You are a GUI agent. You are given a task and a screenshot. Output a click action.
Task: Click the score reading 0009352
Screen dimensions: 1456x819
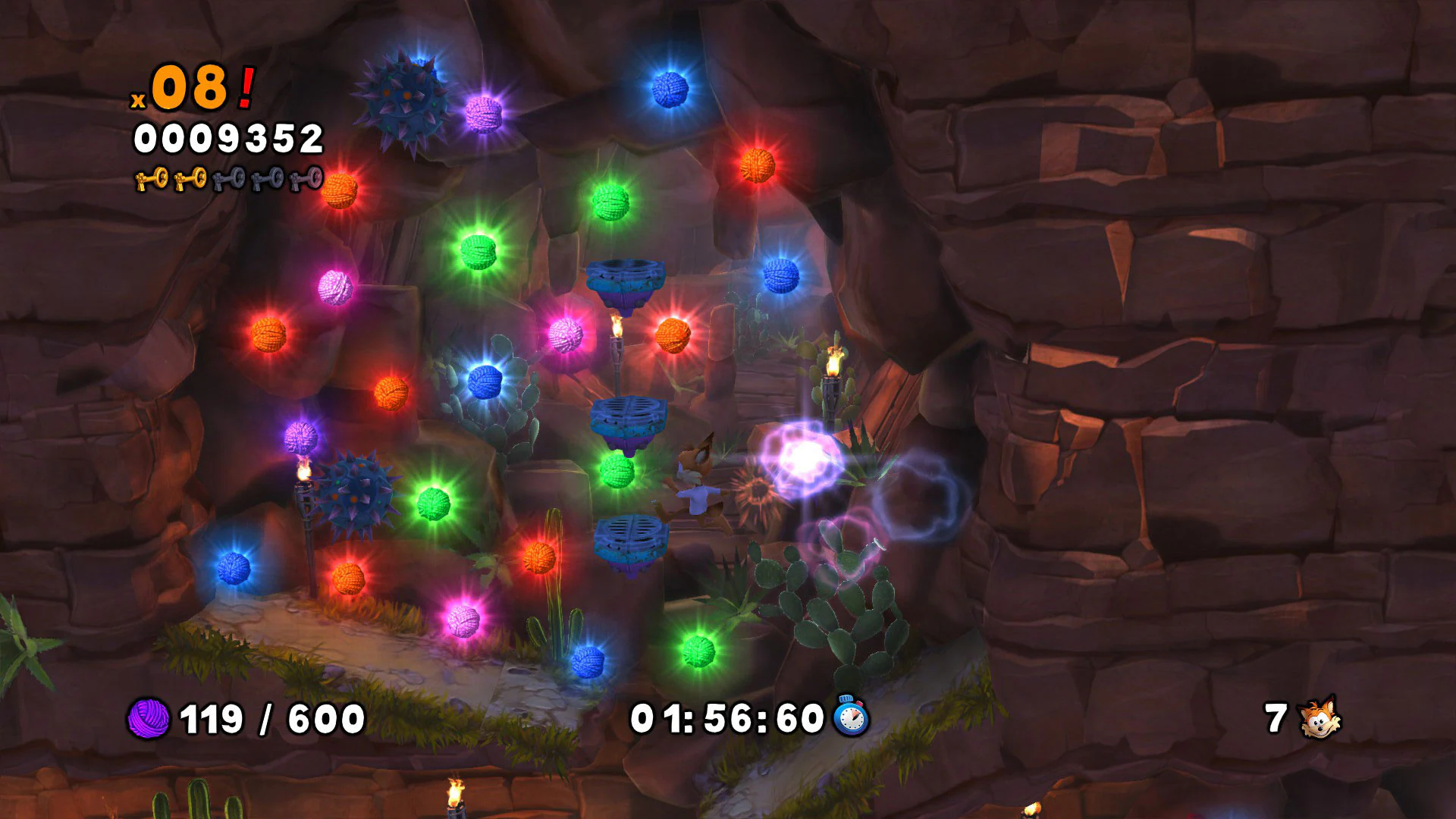231,136
